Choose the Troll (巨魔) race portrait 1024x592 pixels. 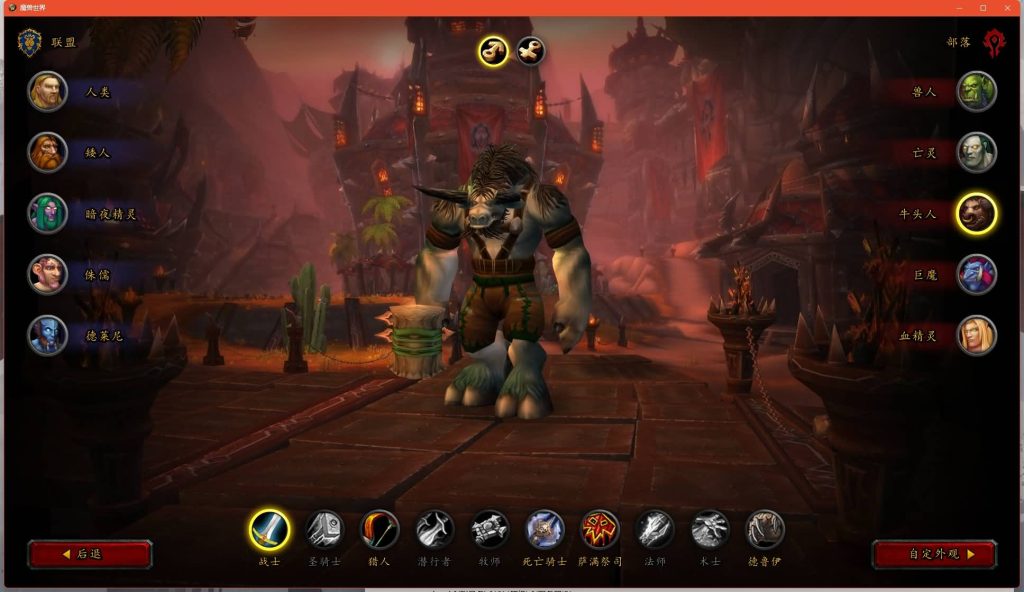(x=976, y=274)
